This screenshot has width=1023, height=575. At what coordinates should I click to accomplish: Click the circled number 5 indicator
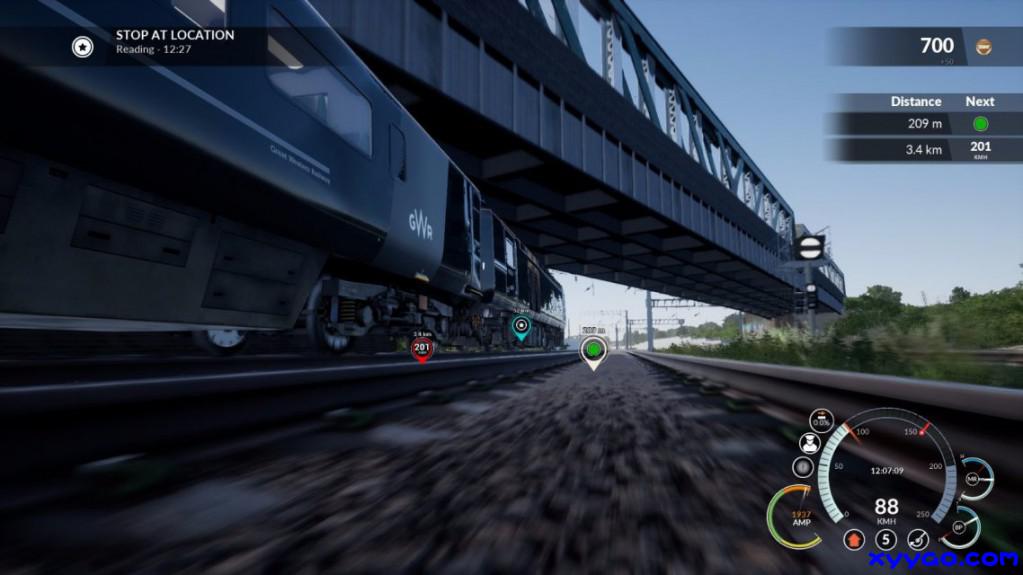pos(885,540)
